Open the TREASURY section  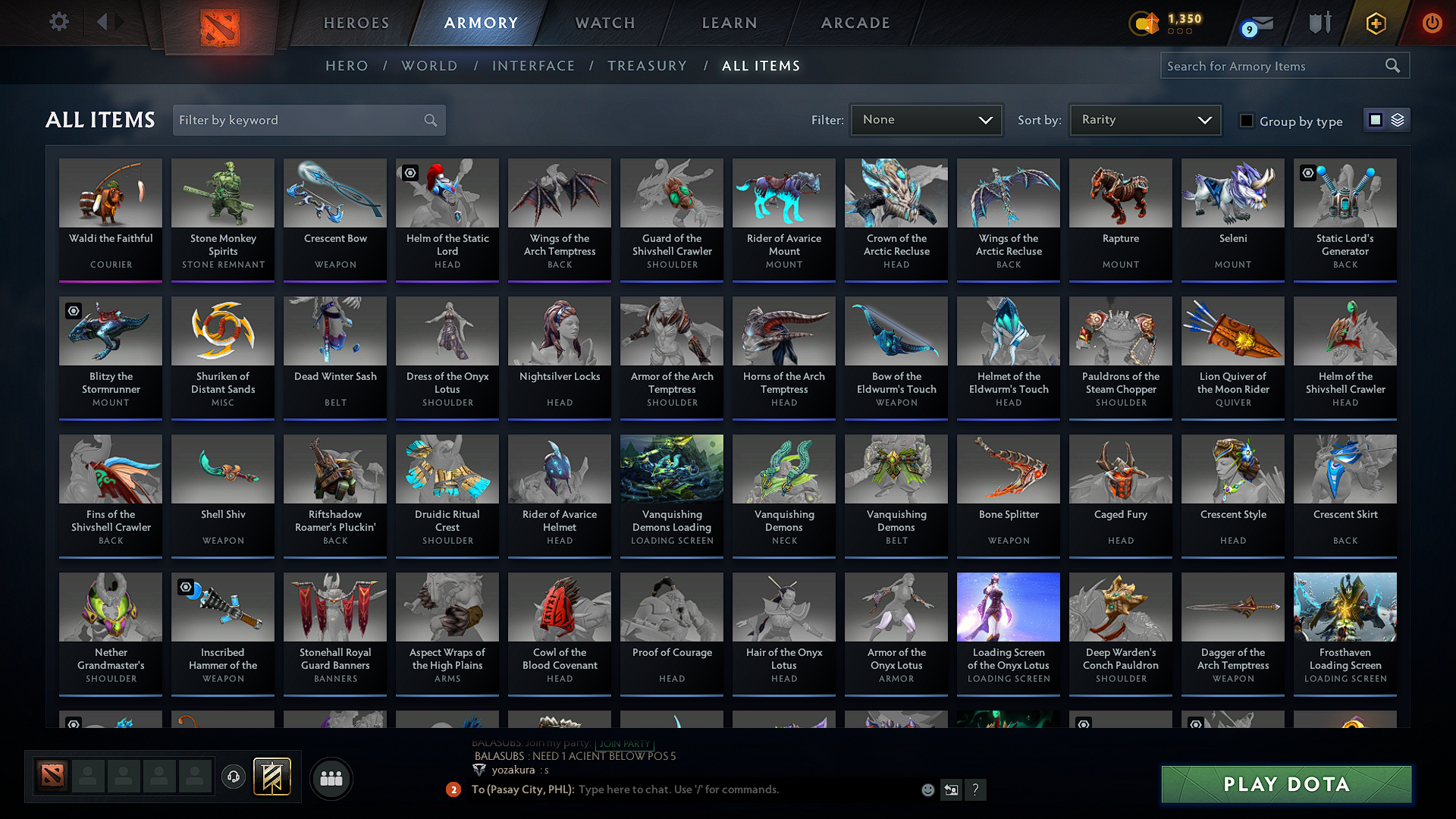(647, 66)
